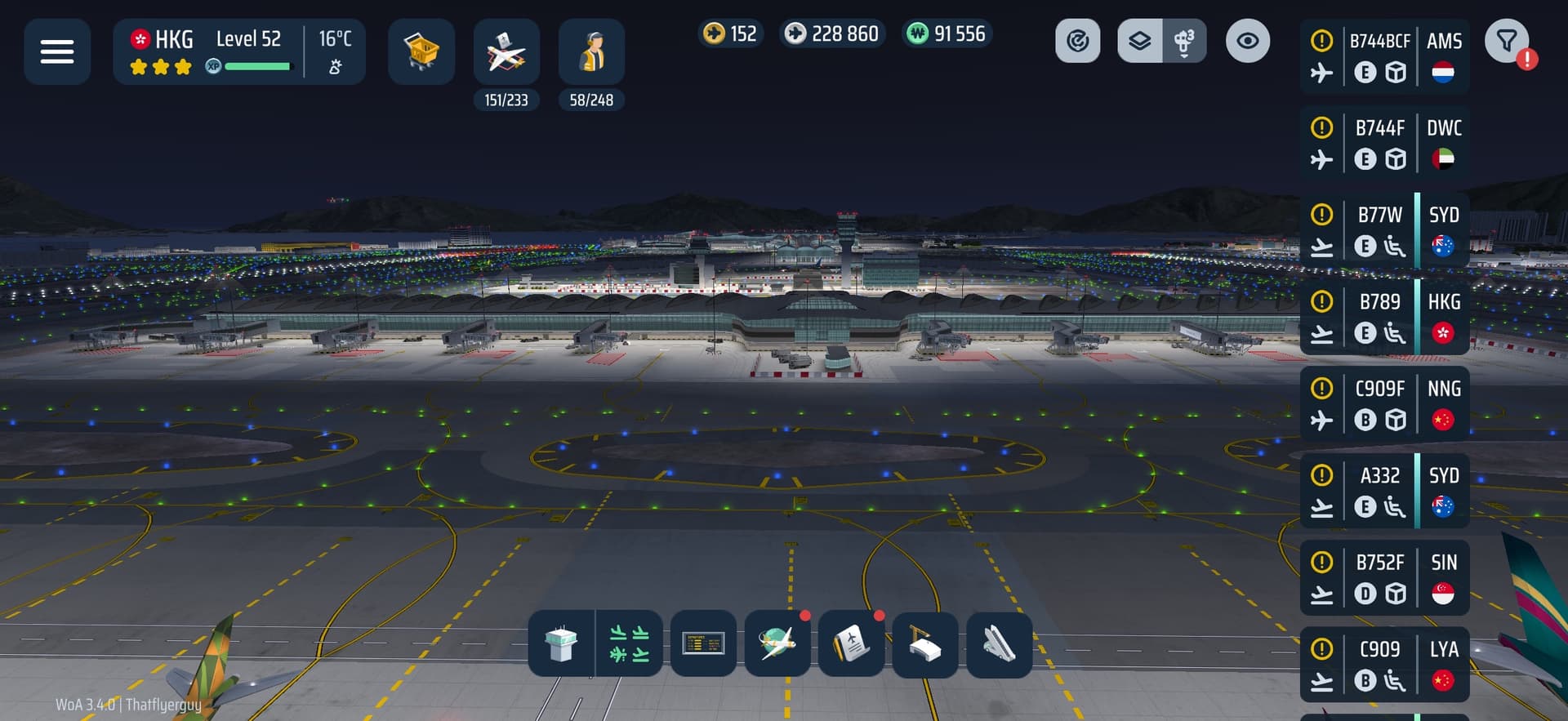Open the shopping cart store
The image size is (1568, 721).
tap(421, 52)
